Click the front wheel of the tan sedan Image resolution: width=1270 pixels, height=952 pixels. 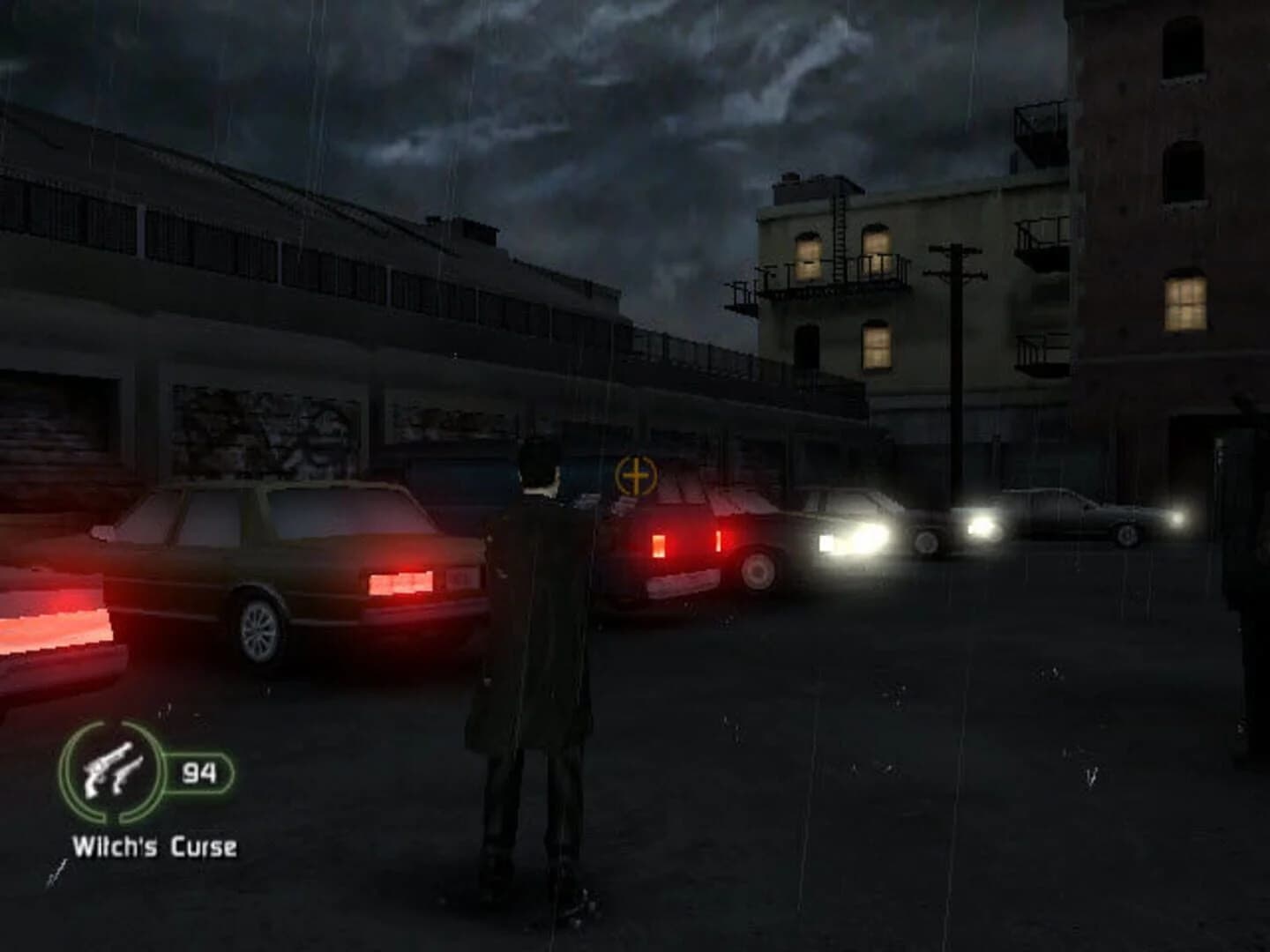[258, 630]
